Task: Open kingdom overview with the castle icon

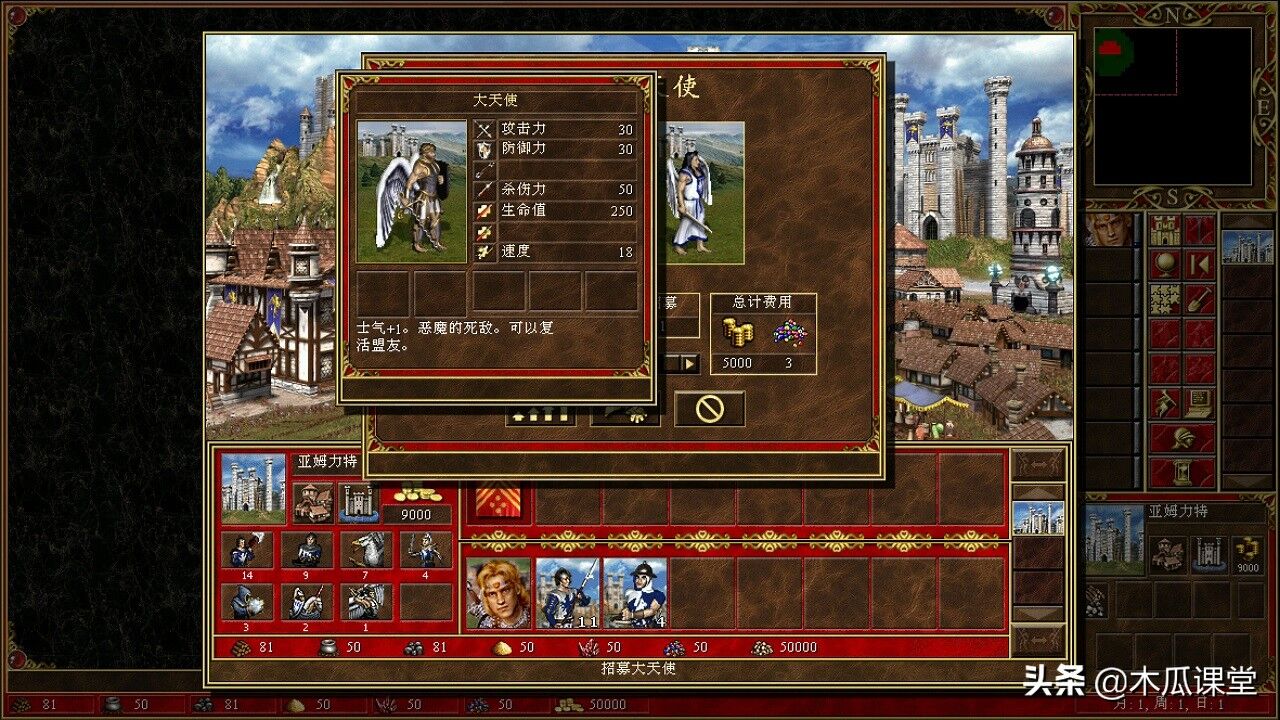Action: (1166, 232)
